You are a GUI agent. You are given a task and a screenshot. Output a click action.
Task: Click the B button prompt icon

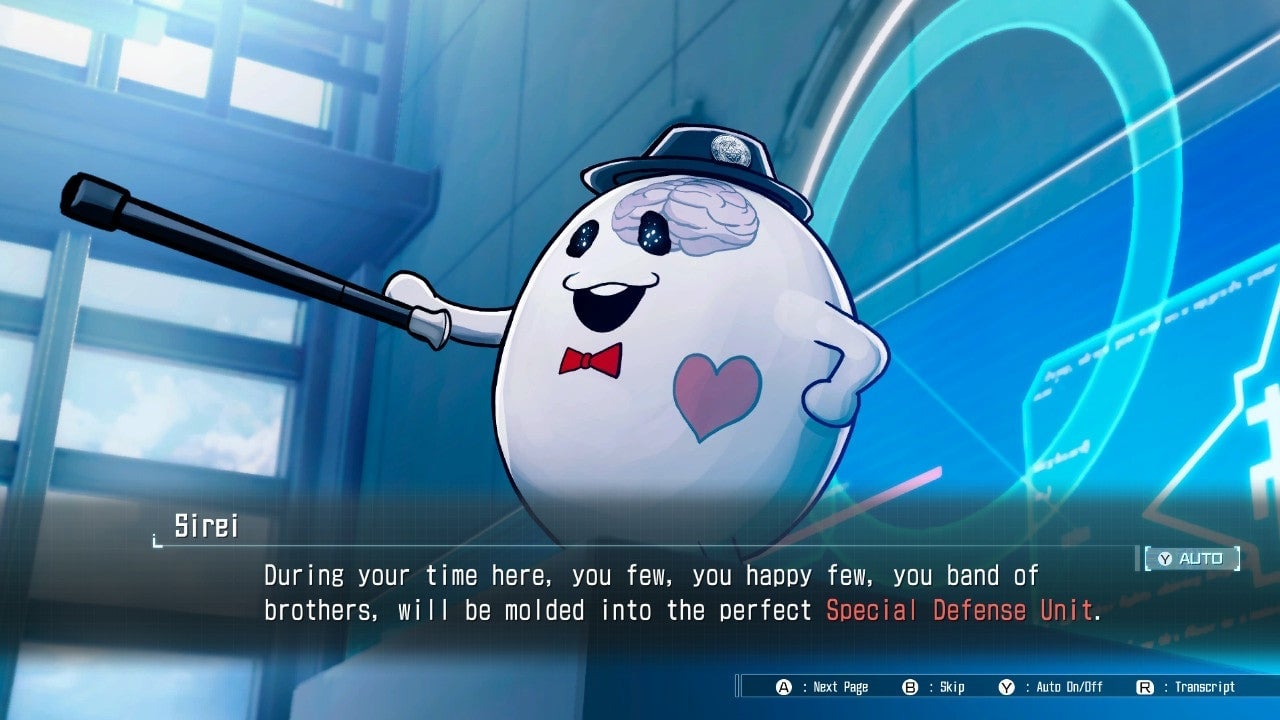tap(908, 687)
